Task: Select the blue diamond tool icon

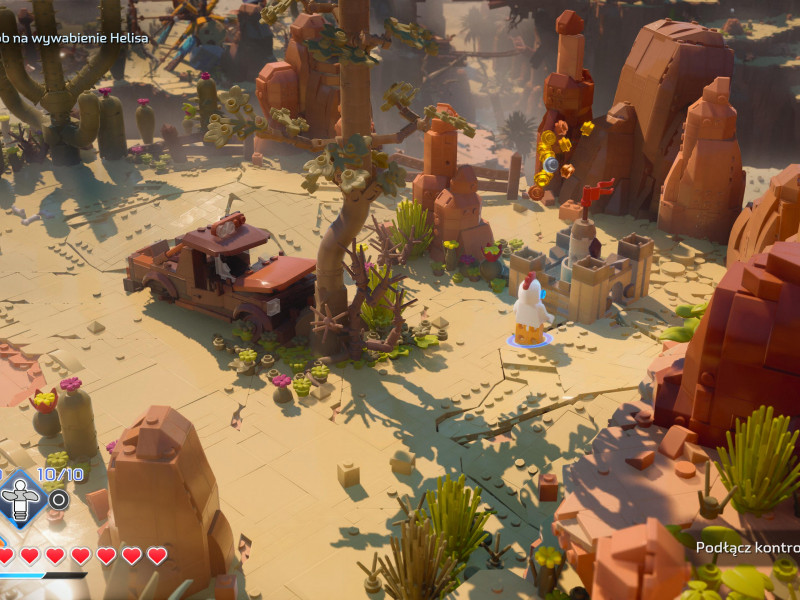Action: point(22,496)
